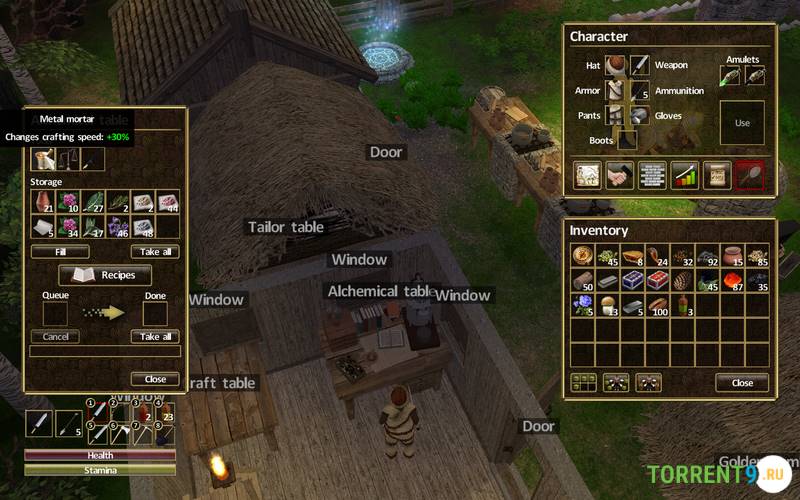Open the Recipes book
This screenshot has height=500, width=800.
coord(105,274)
